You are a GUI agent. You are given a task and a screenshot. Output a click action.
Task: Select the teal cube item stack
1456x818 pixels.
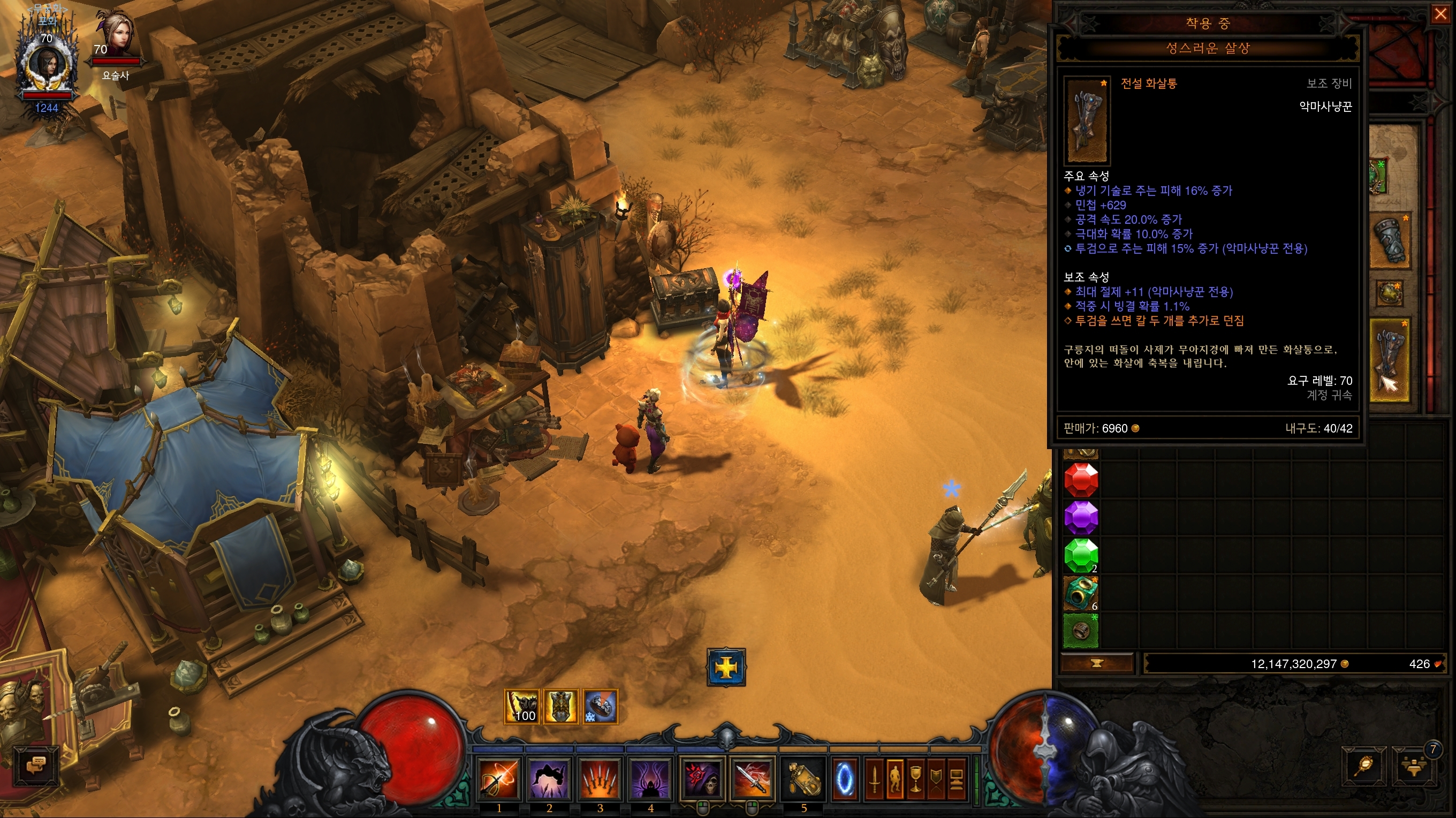(x=1081, y=593)
